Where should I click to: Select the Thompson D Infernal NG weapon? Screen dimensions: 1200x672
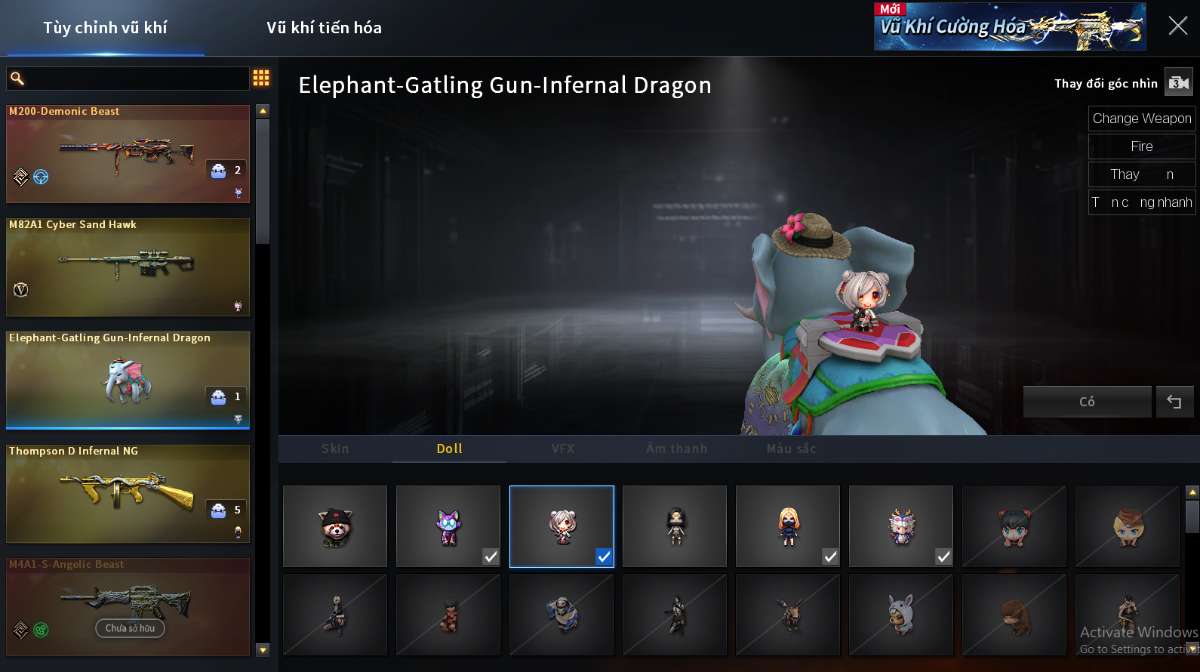pyautogui.click(x=128, y=494)
